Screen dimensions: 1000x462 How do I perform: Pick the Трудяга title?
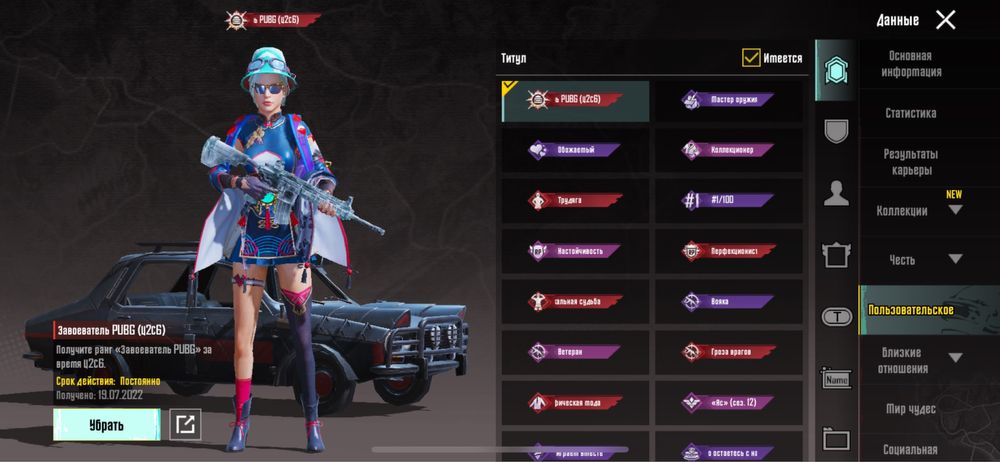[575, 200]
